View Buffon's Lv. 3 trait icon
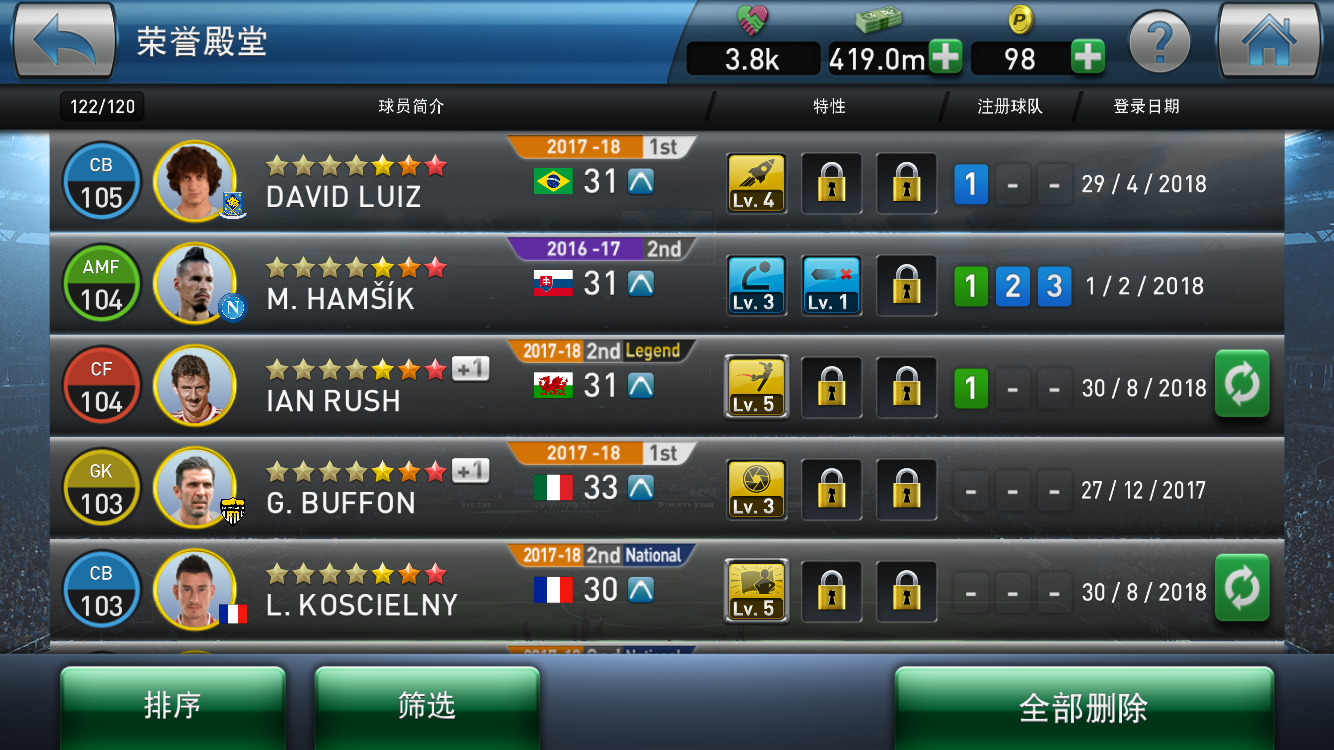 [756, 489]
